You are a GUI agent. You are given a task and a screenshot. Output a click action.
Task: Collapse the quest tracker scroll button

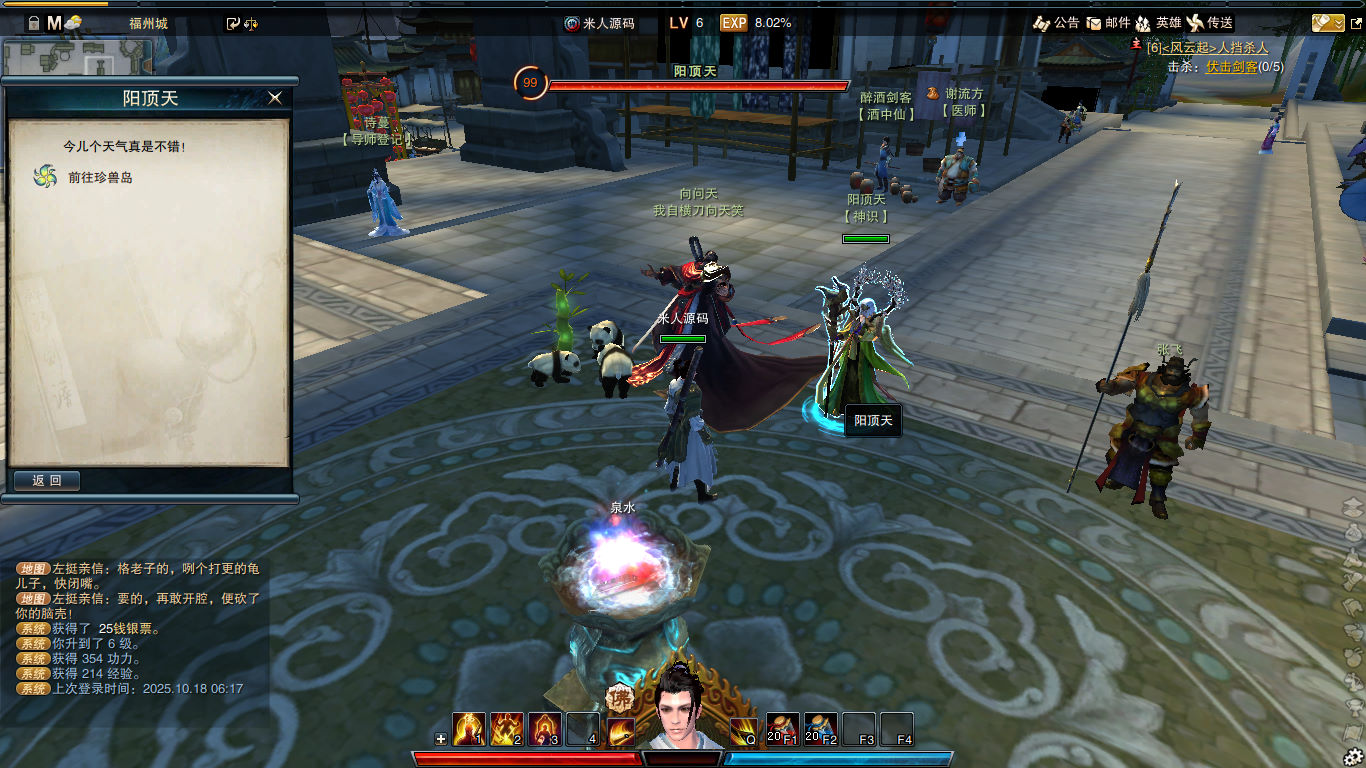[1328, 23]
